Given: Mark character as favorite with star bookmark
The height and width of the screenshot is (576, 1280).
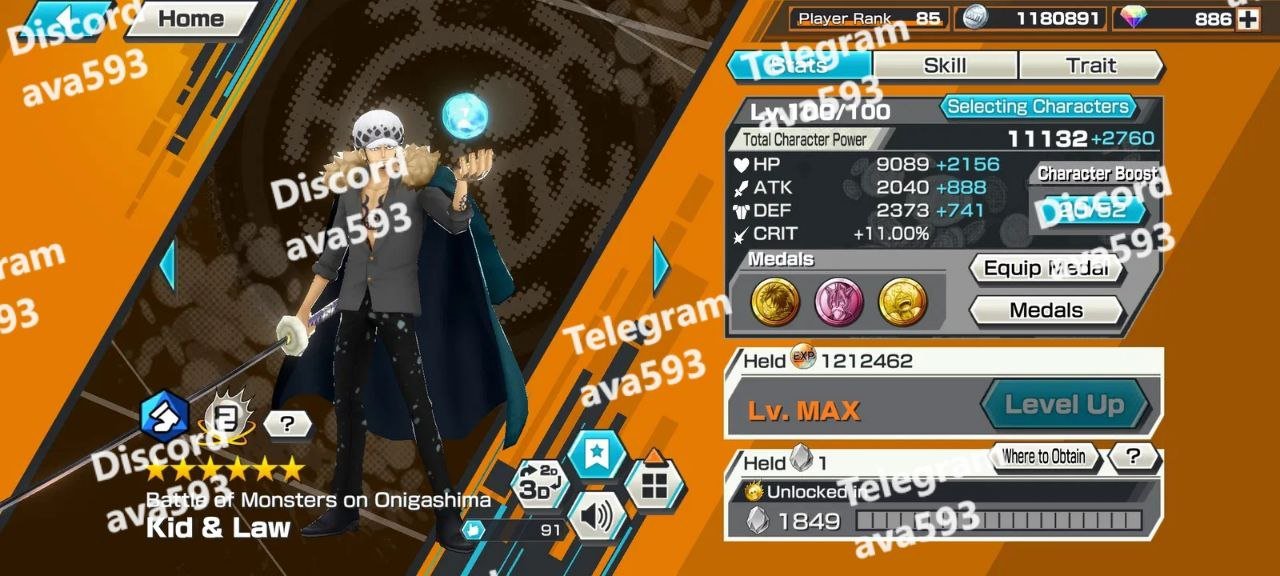Looking at the screenshot, I should point(596,455).
